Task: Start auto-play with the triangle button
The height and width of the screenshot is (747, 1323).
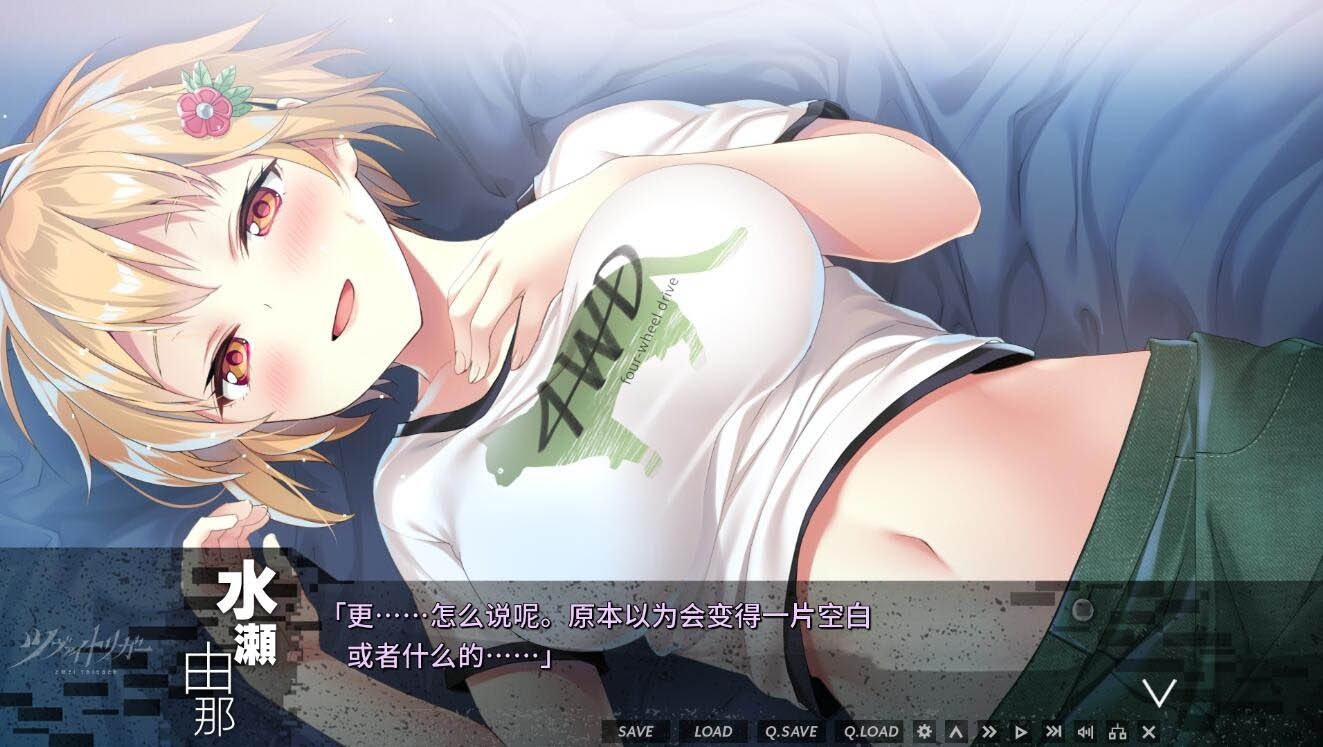Action: [1021, 731]
